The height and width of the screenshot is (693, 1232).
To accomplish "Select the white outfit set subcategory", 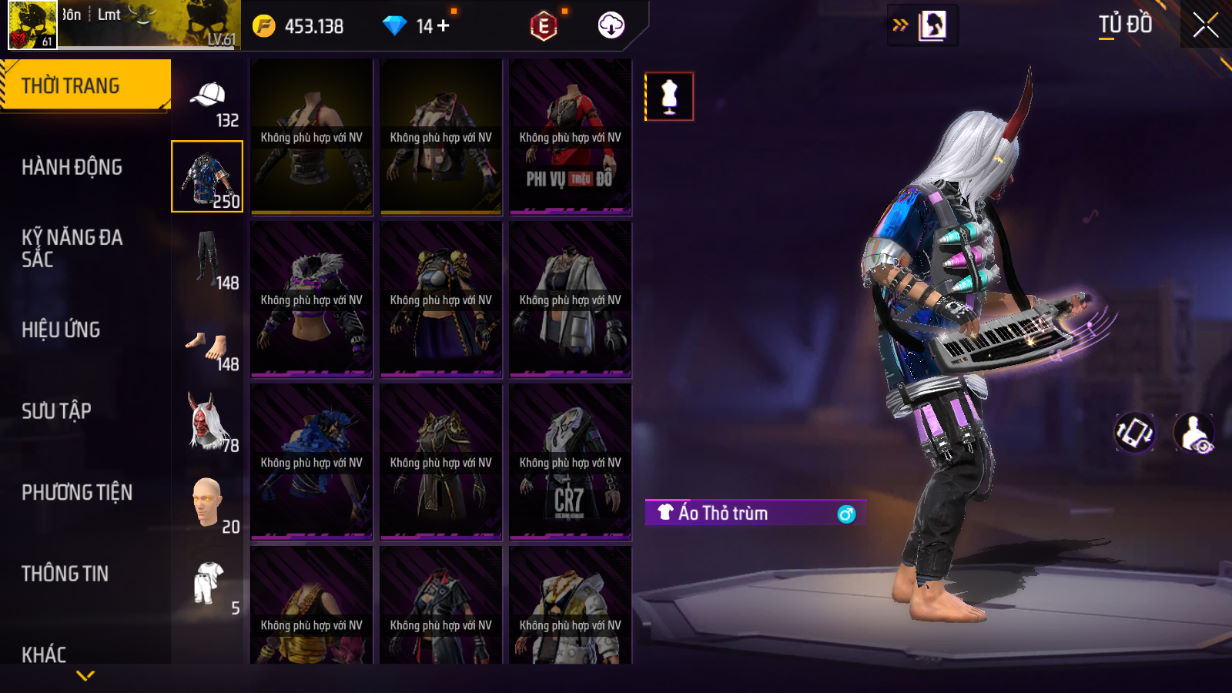I will click(207, 583).
